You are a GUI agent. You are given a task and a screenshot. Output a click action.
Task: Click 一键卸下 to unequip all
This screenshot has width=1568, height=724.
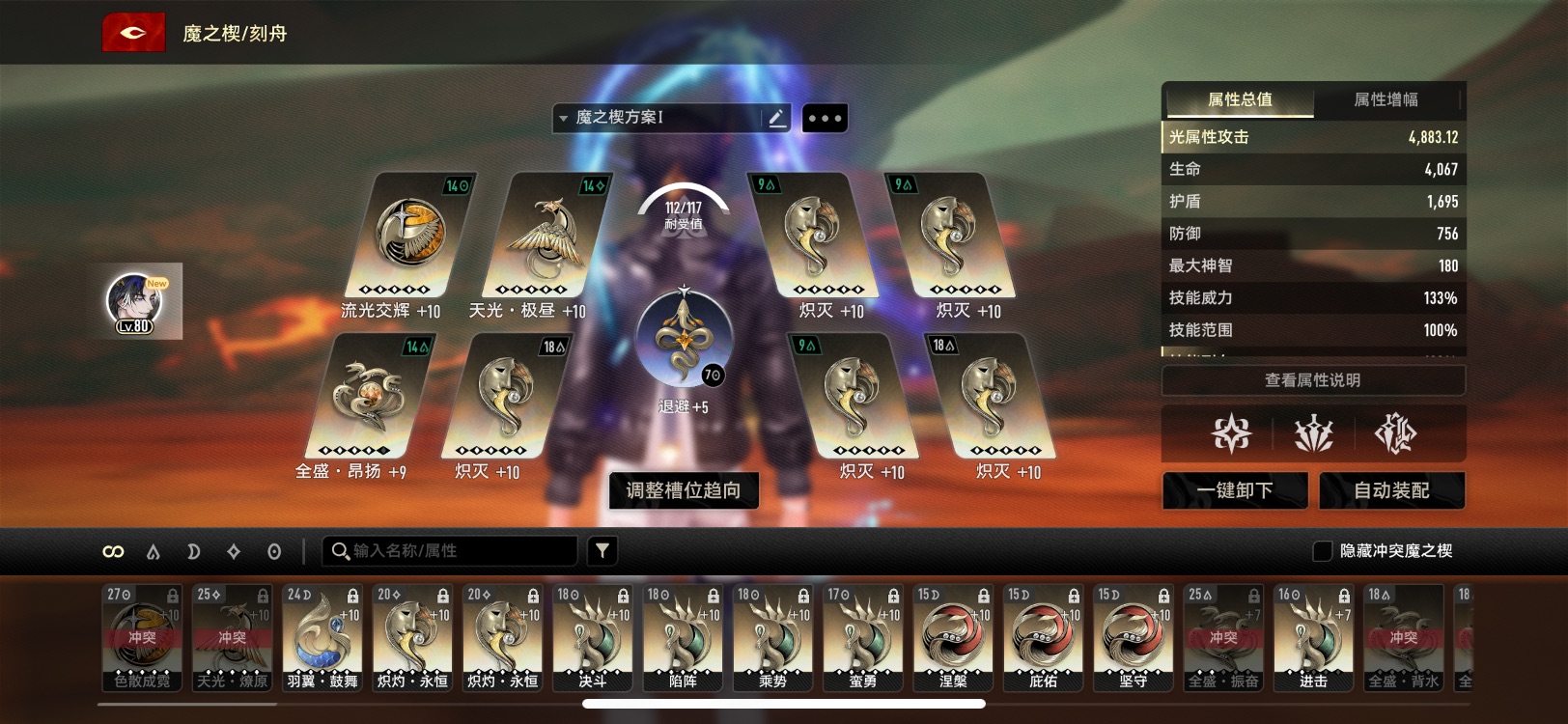pyautogui.click(x=1235, y=490)
